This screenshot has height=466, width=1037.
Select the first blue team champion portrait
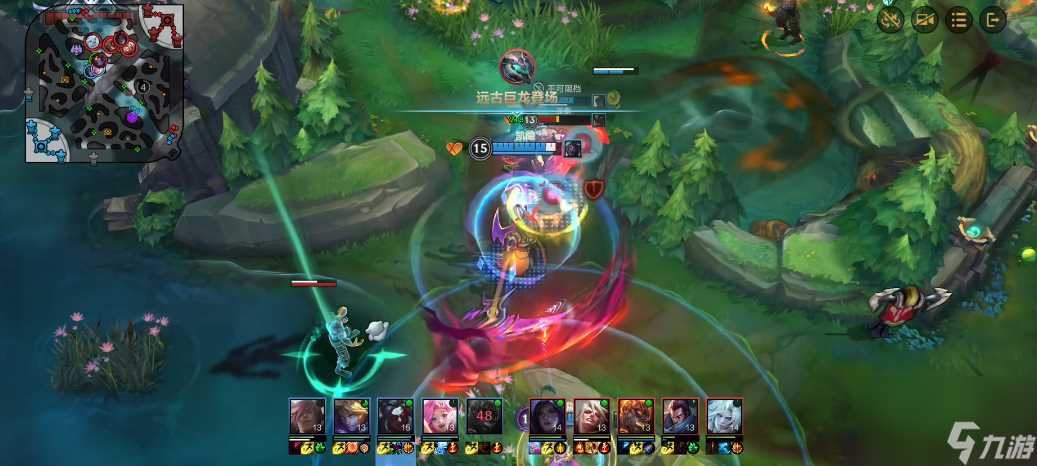[305, 417]
